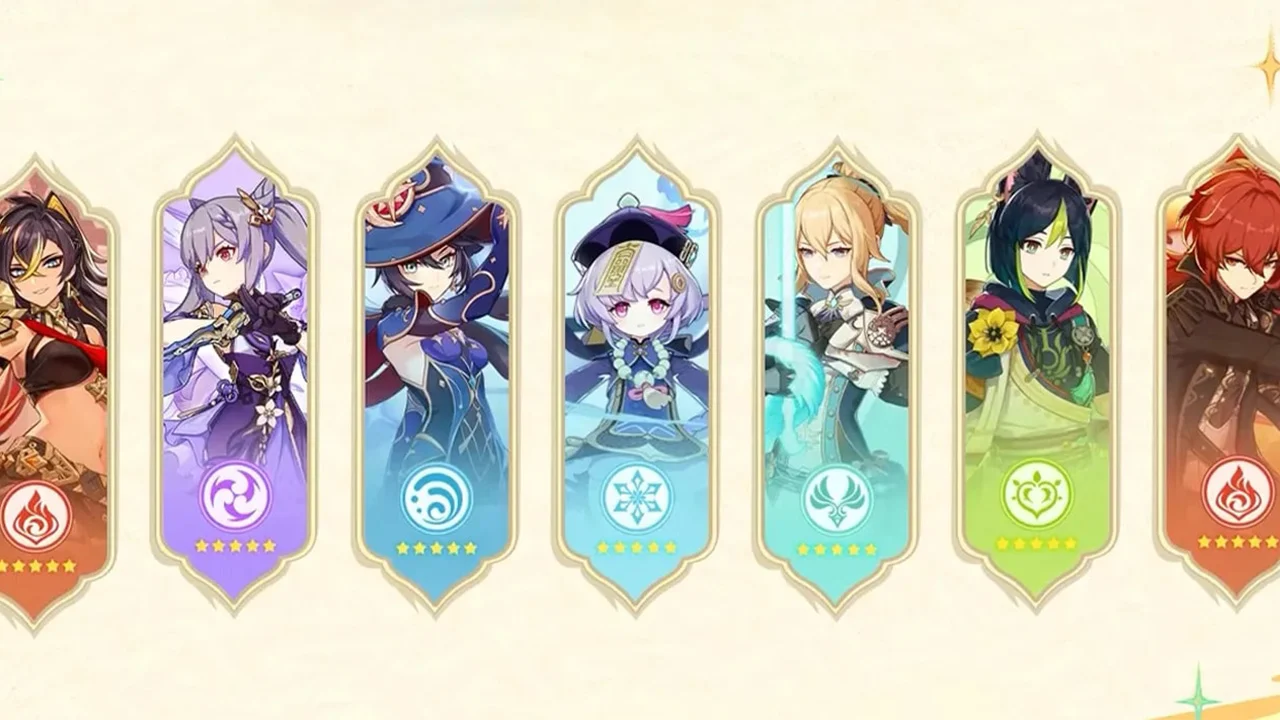Select Tighnari's green Dendro card

1037,370
